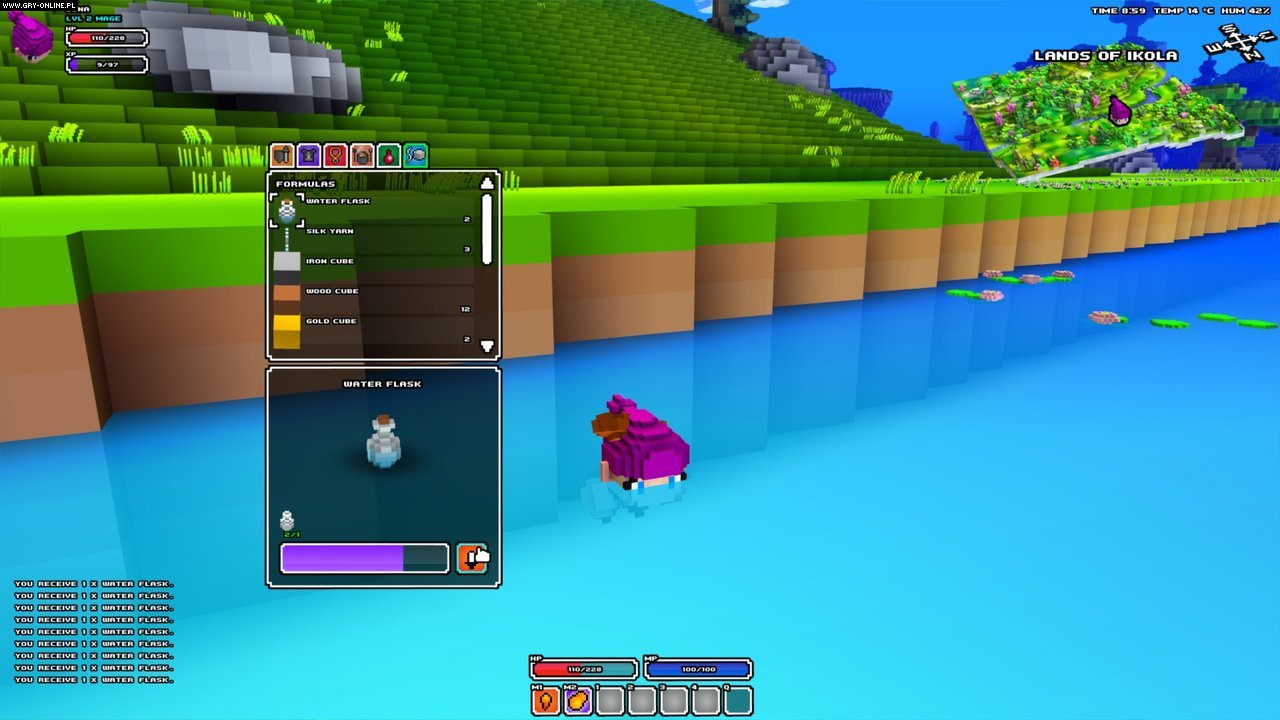Open the potions tab icon

(x=391, y=155)
